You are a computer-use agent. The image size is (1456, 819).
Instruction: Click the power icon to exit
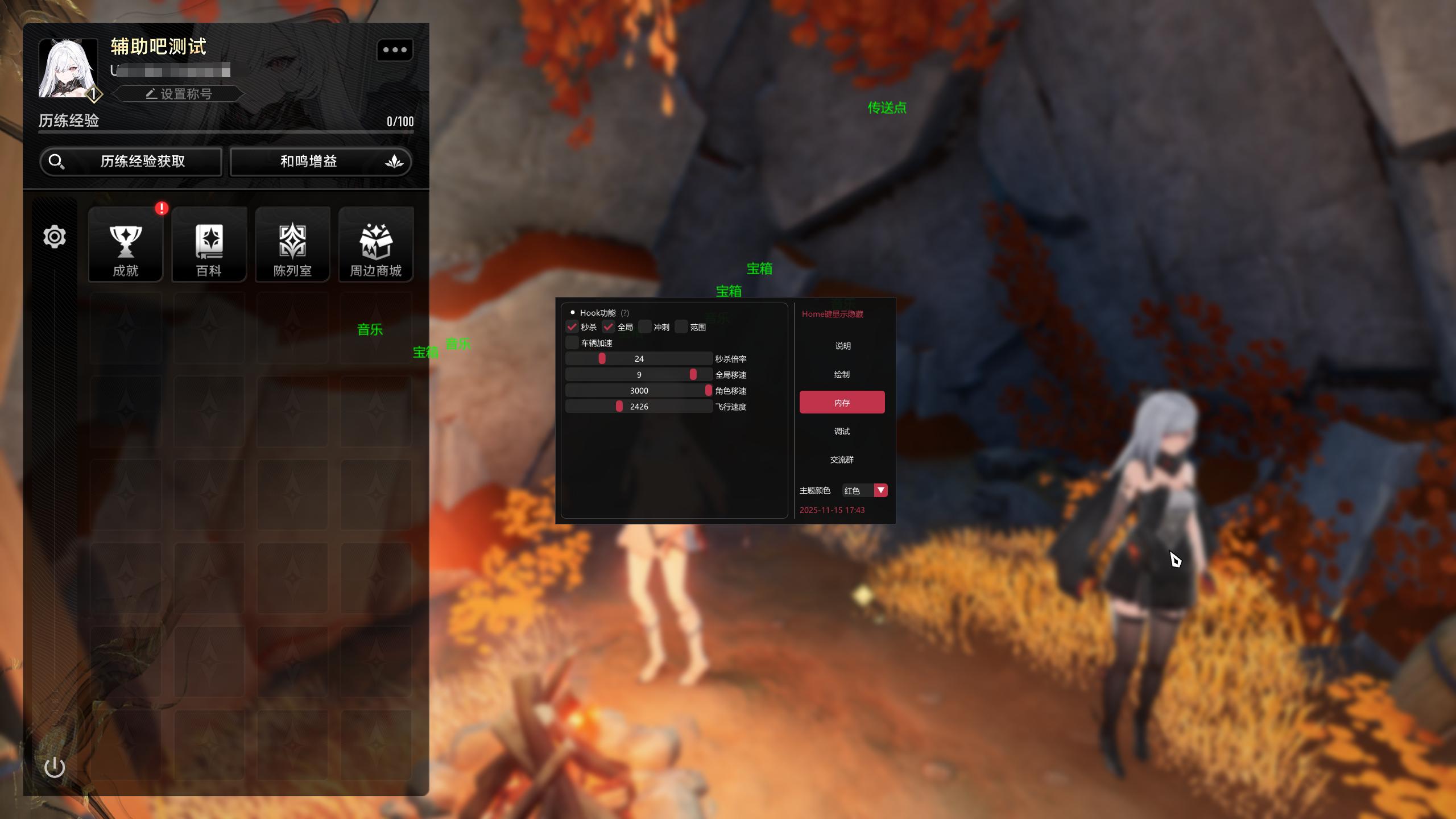pyautogui.click(x=55, y=768)
